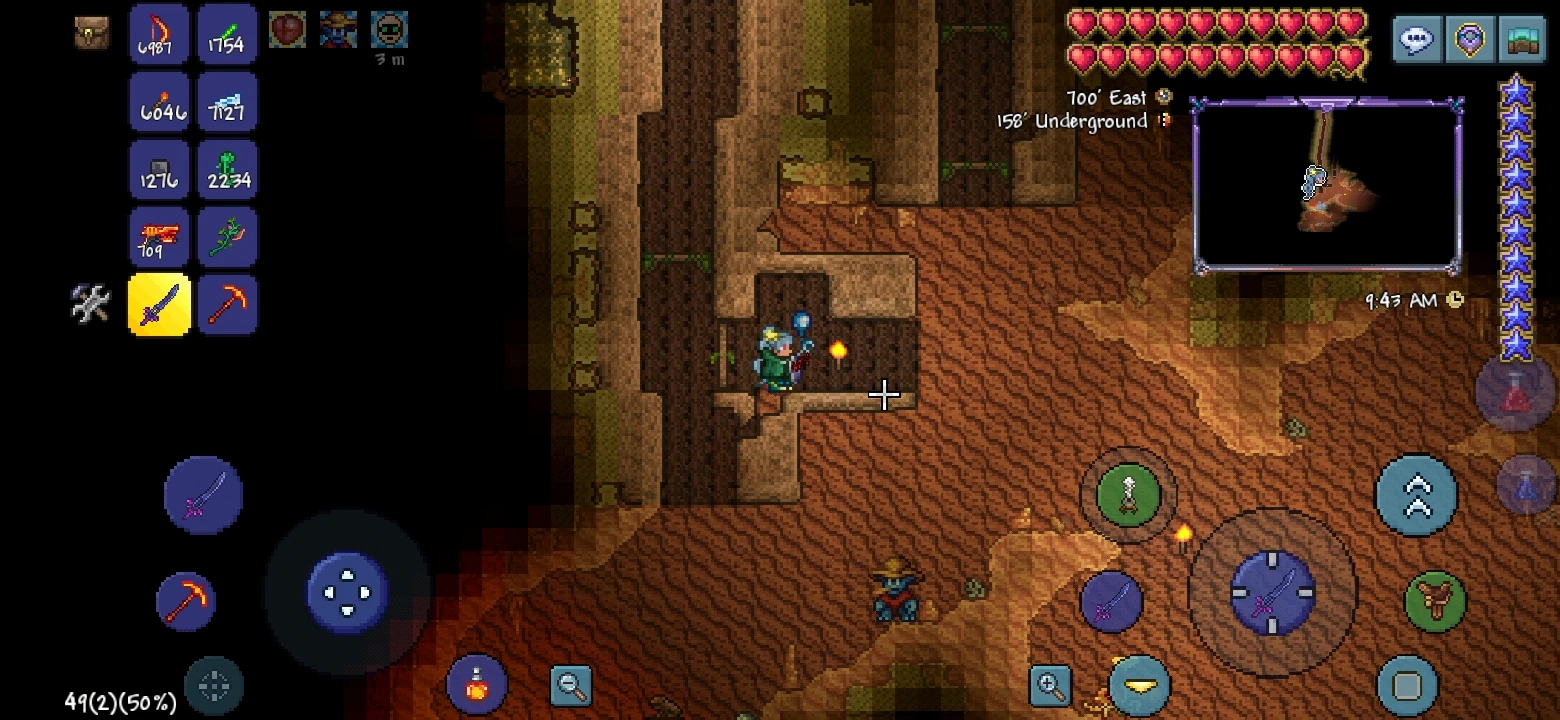The width and height of the screenshot is (1560, 720).
Task: Zoom out with the left magnifier button
Action: tap(571, 686)
